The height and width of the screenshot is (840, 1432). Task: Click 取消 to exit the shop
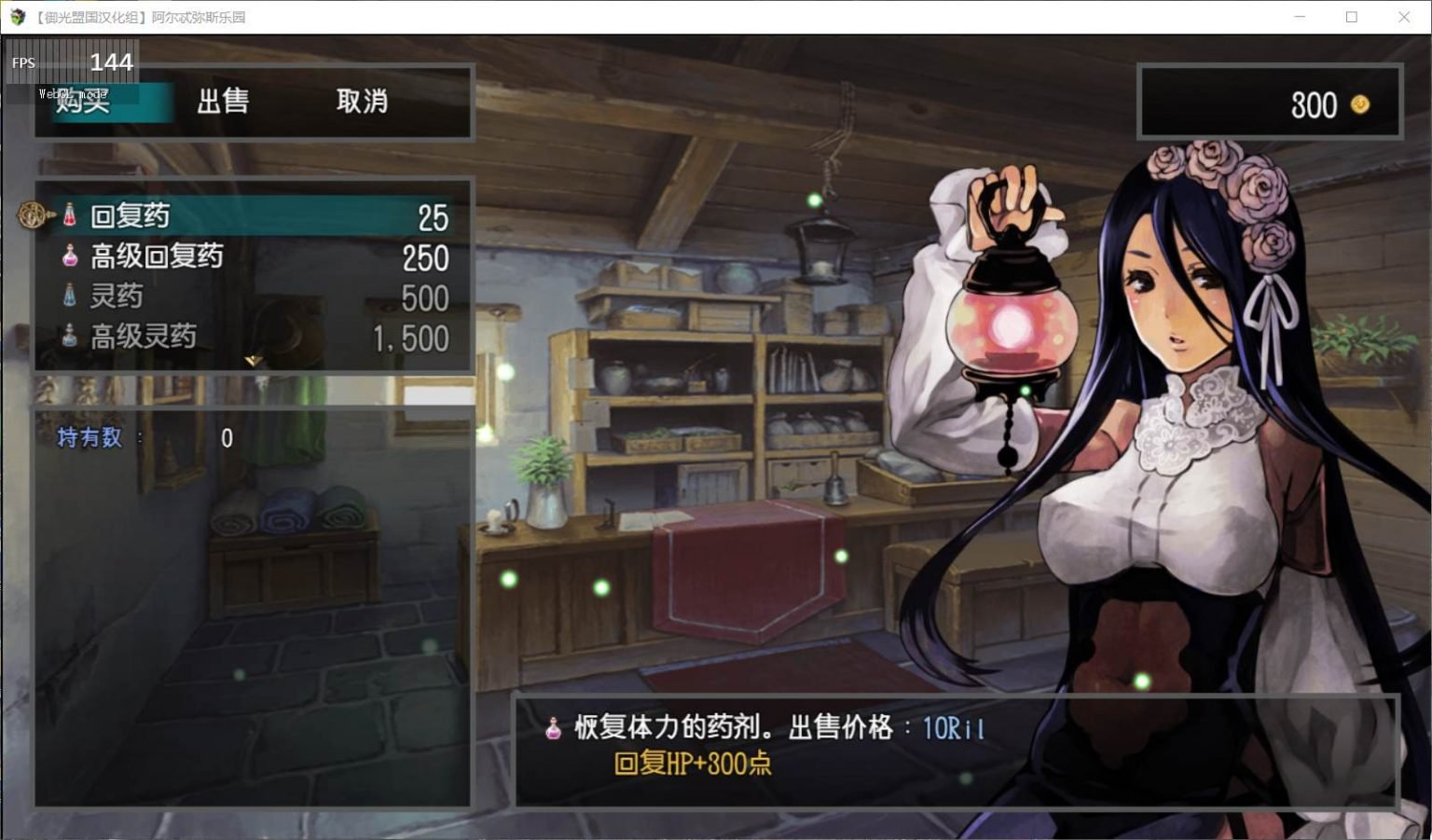359,103
